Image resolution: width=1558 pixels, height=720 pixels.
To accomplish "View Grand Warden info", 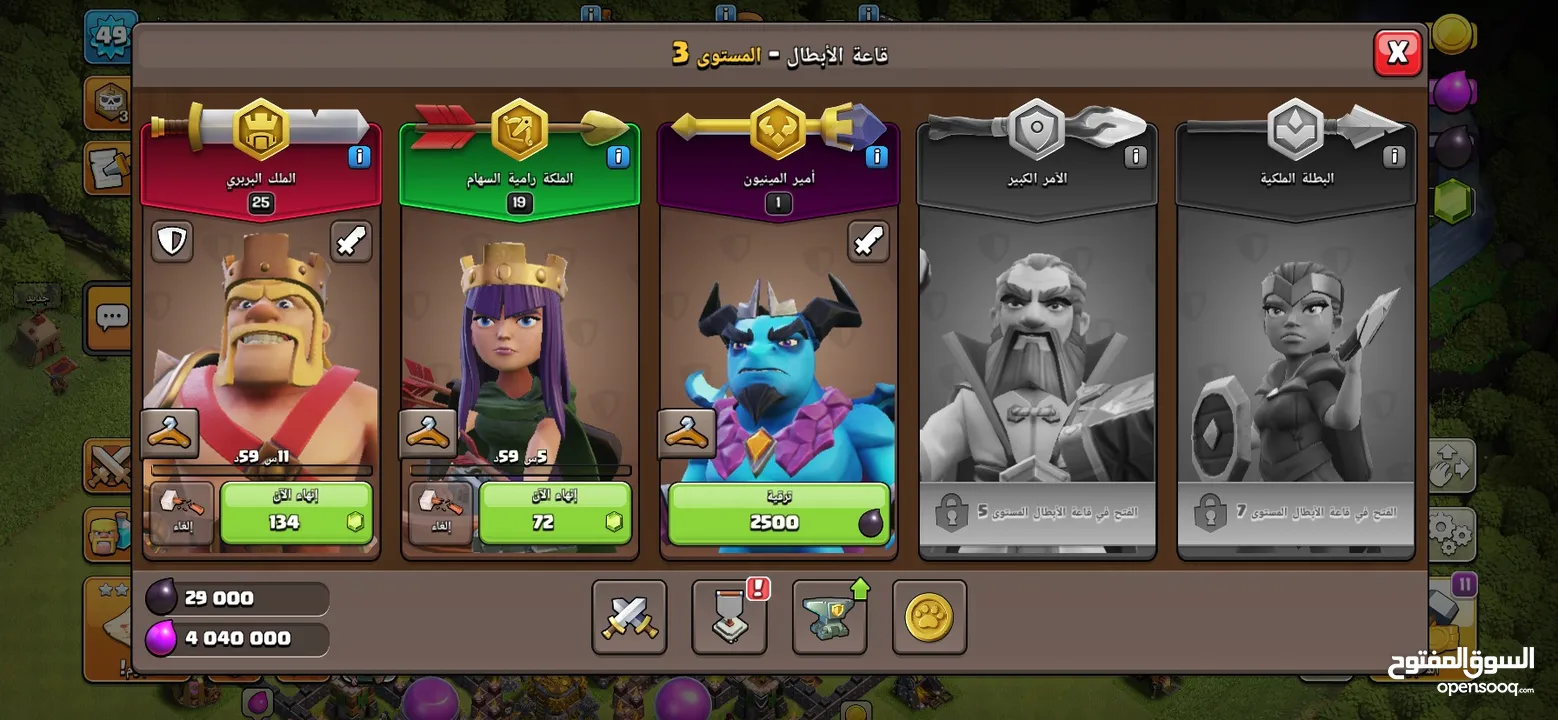I will [x=1135, y=157].
